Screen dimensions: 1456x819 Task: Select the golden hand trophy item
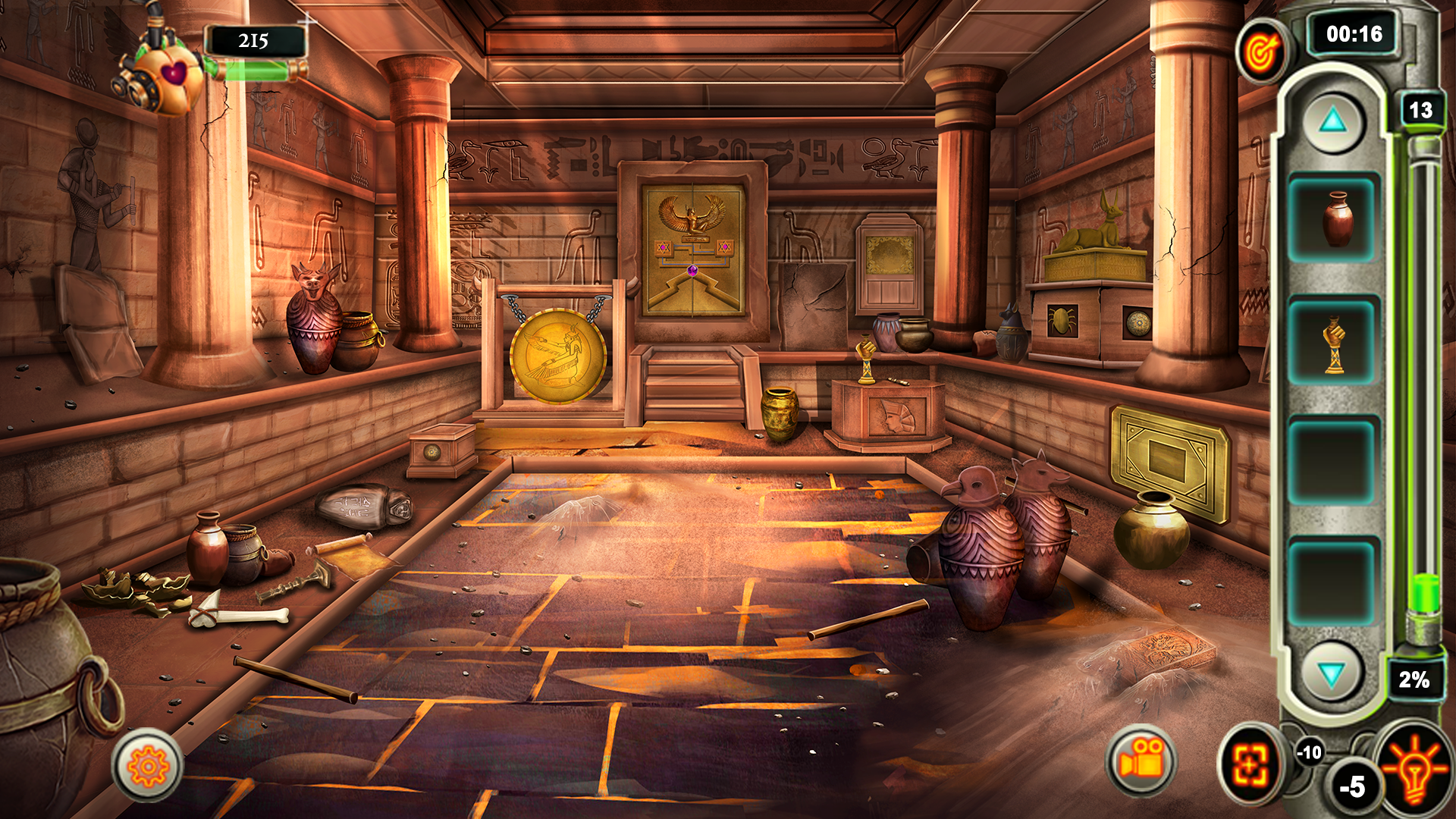(x=1335, y=343)
